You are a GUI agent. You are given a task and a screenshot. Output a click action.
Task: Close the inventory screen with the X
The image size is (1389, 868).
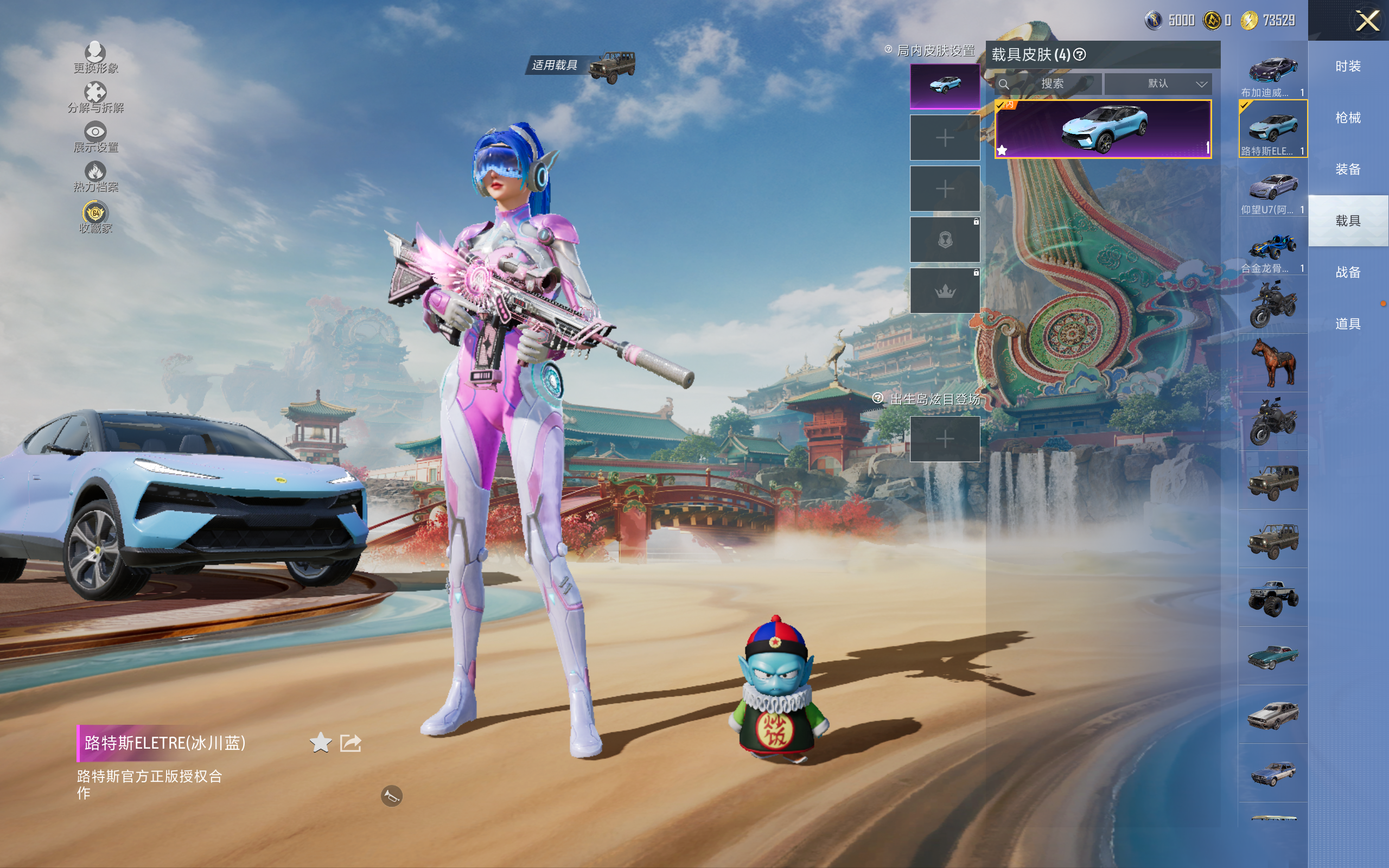pyautogui.click(x=1367, y=21)
